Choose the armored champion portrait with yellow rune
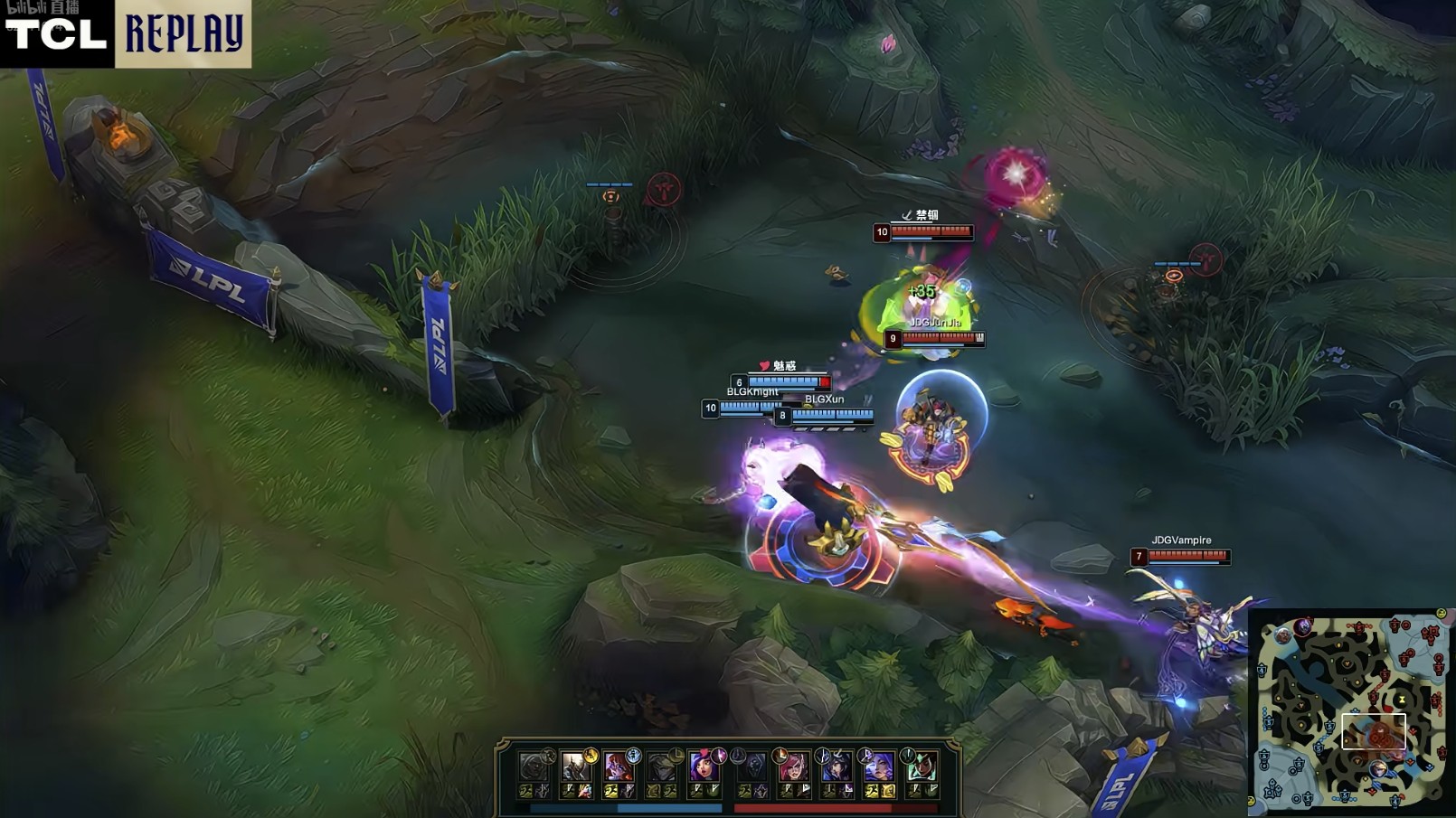 coord(575,767)
